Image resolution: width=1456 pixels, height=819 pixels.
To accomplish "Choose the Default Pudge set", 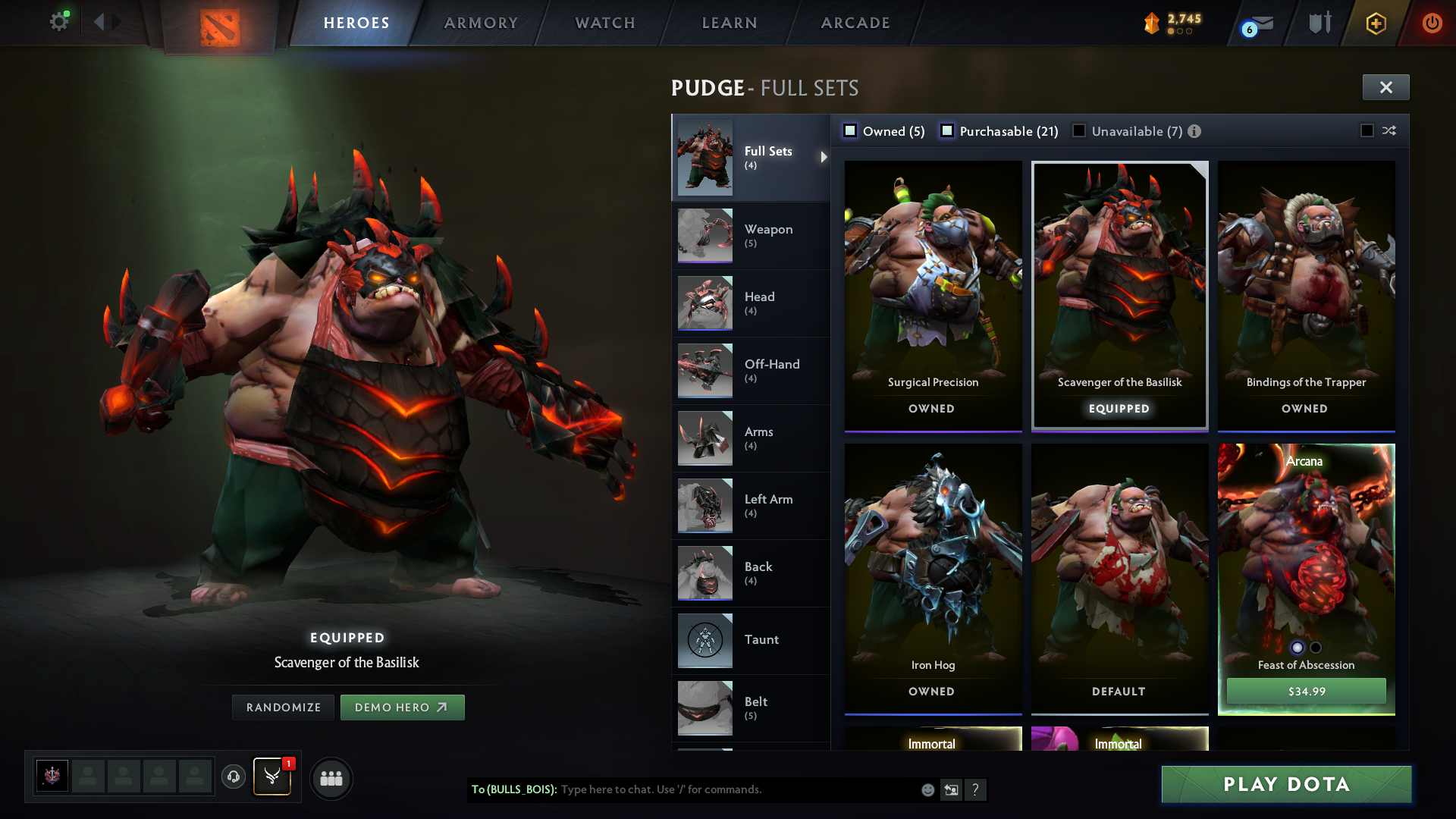I will point(1119,578).
